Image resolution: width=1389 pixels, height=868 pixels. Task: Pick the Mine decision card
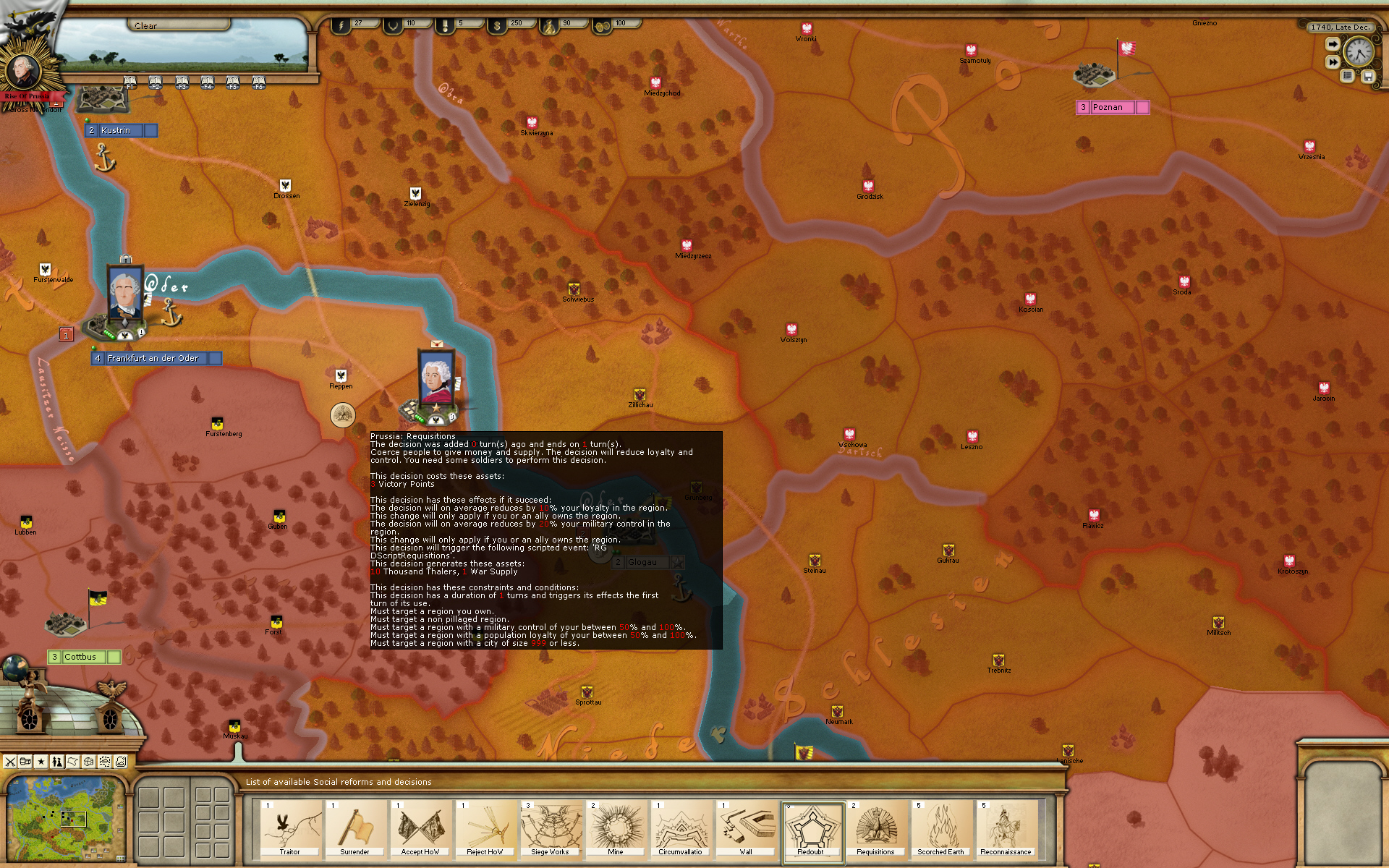pos(616,830)
